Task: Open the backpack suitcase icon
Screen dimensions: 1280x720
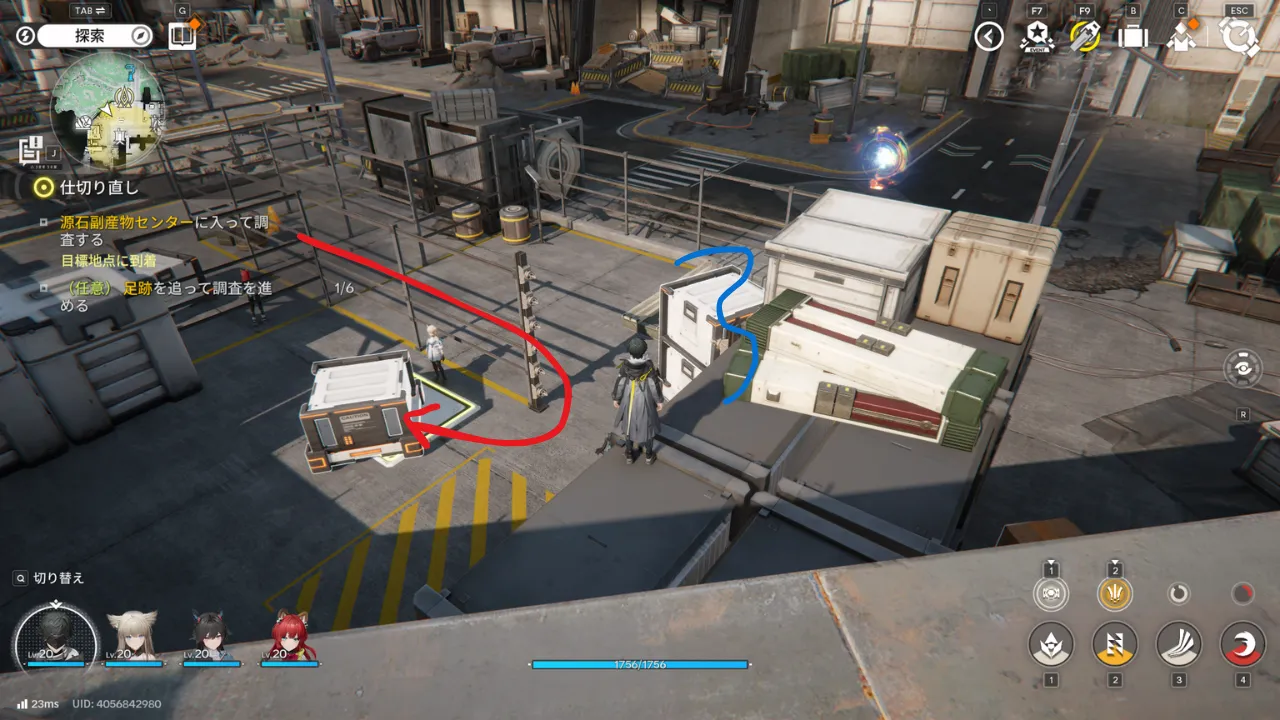Action: (x=1133, y=37)
